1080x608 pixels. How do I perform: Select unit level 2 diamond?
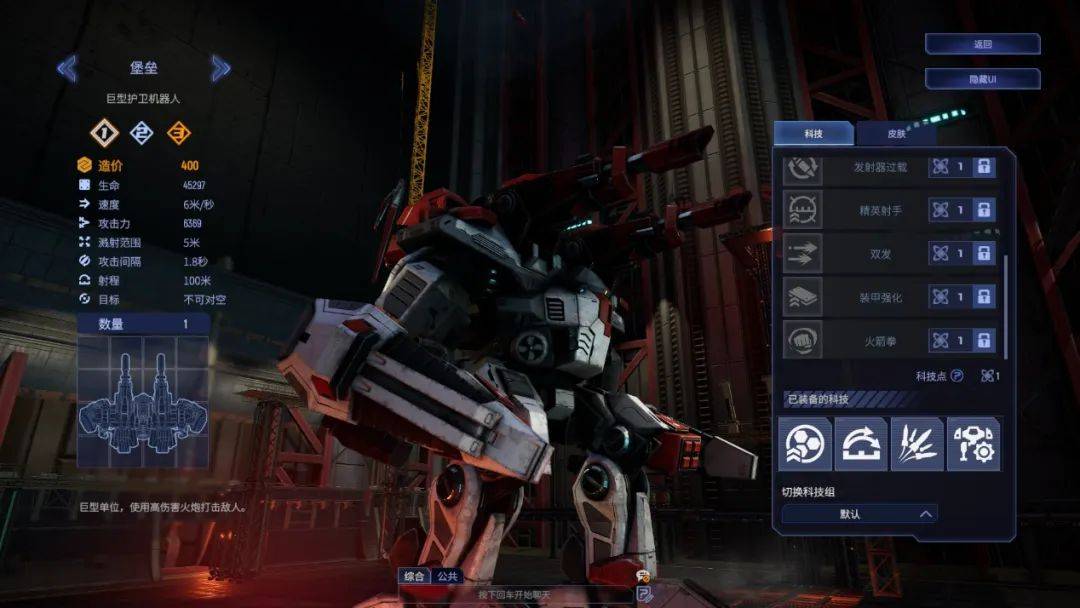coord(142,133)
